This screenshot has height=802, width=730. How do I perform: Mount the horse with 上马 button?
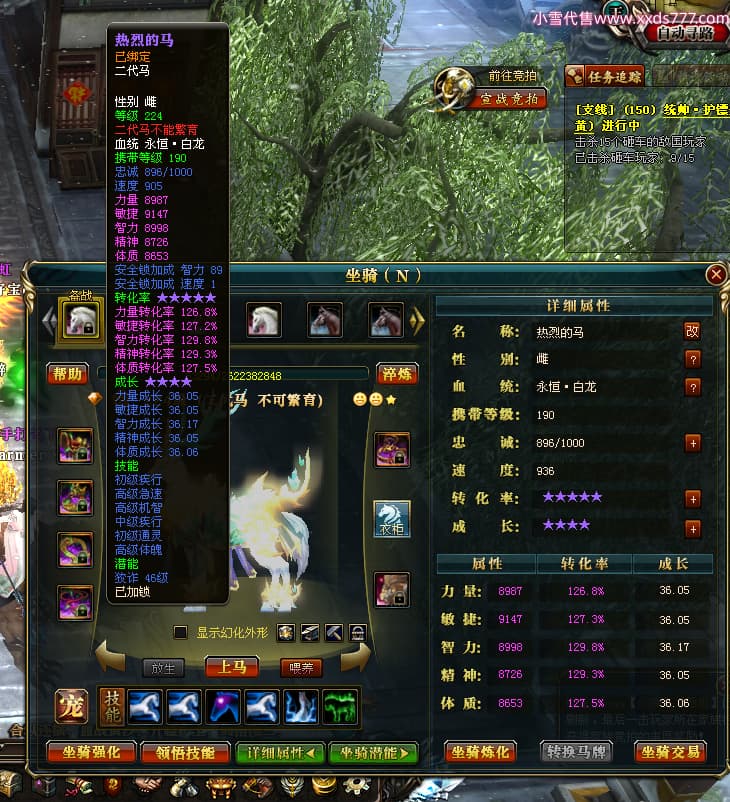pos(232,667)
